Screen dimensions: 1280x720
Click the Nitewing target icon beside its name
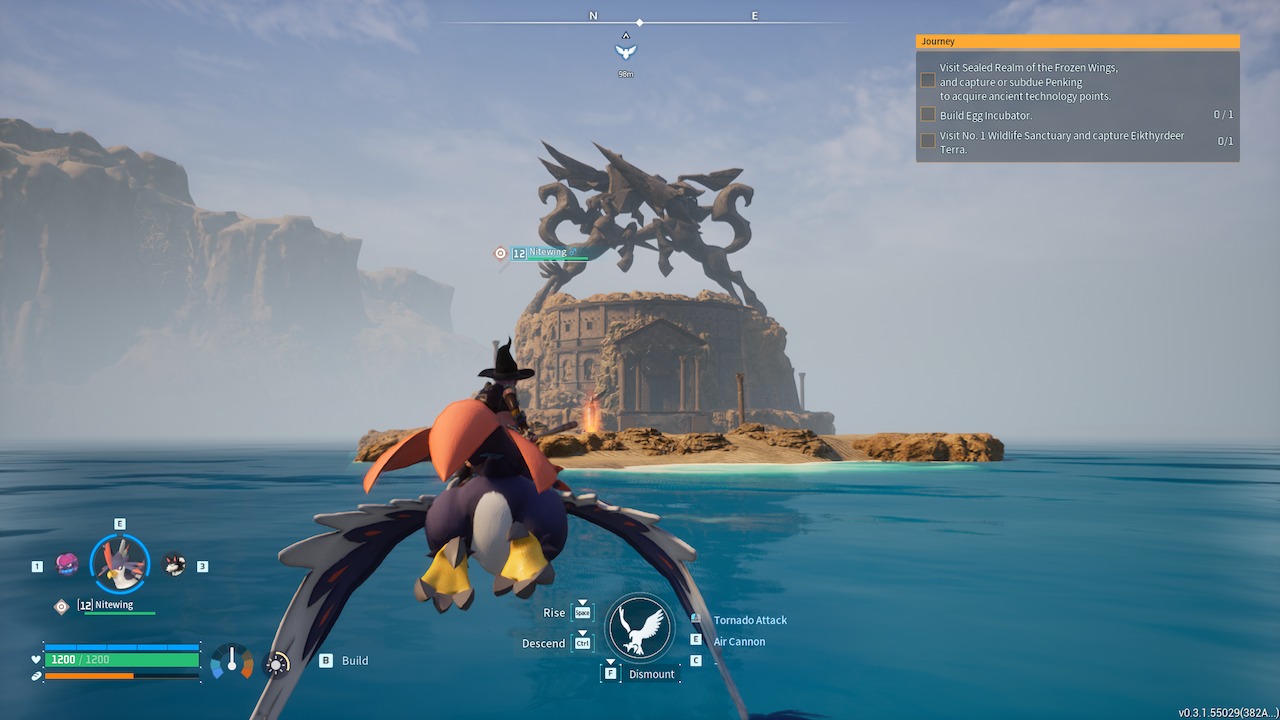click(x=500, y=253)
